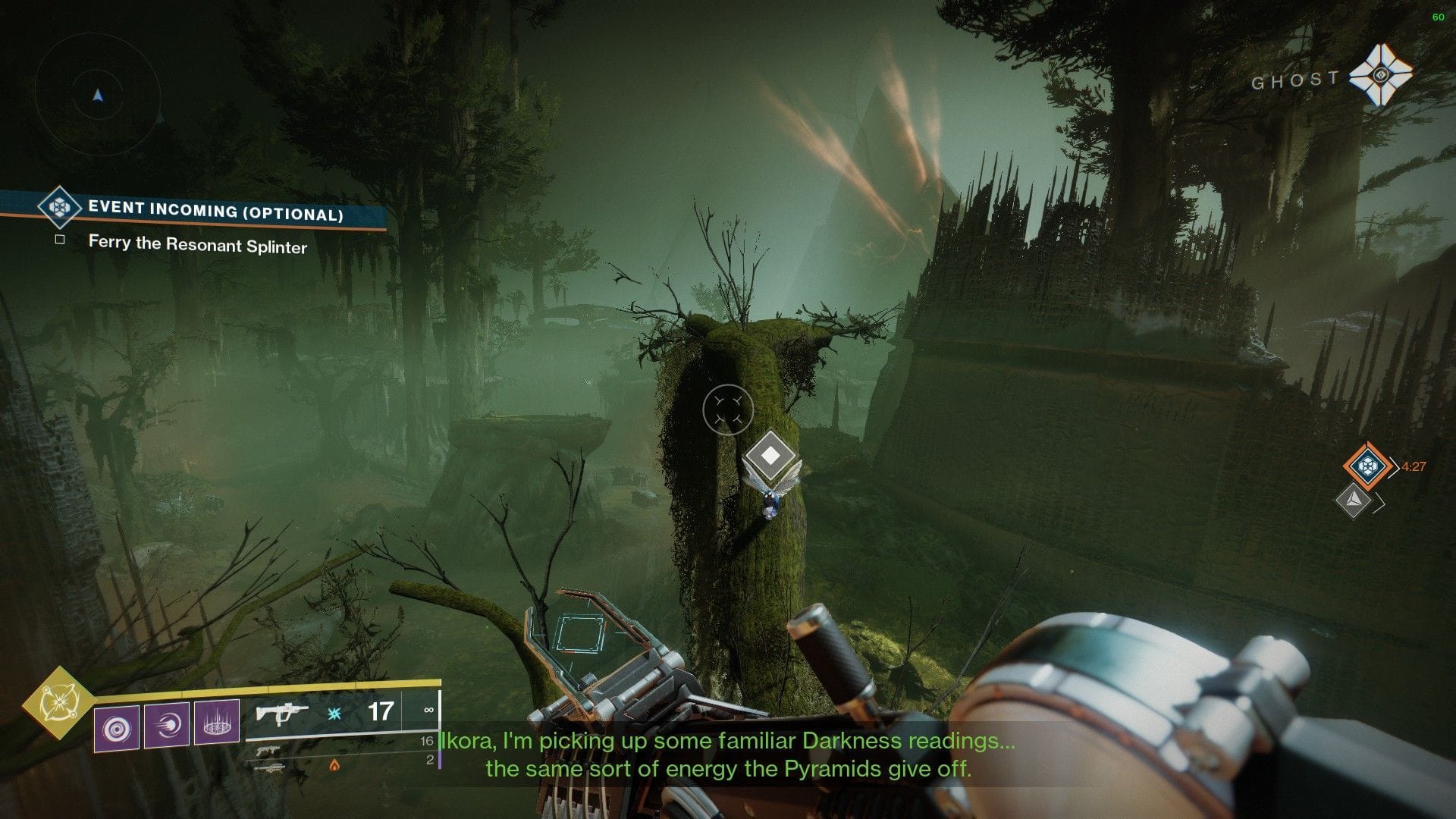Select the EVENT INCOMING (OPTIONAL) header
The image size is (1456, 819).
[215, 210]
